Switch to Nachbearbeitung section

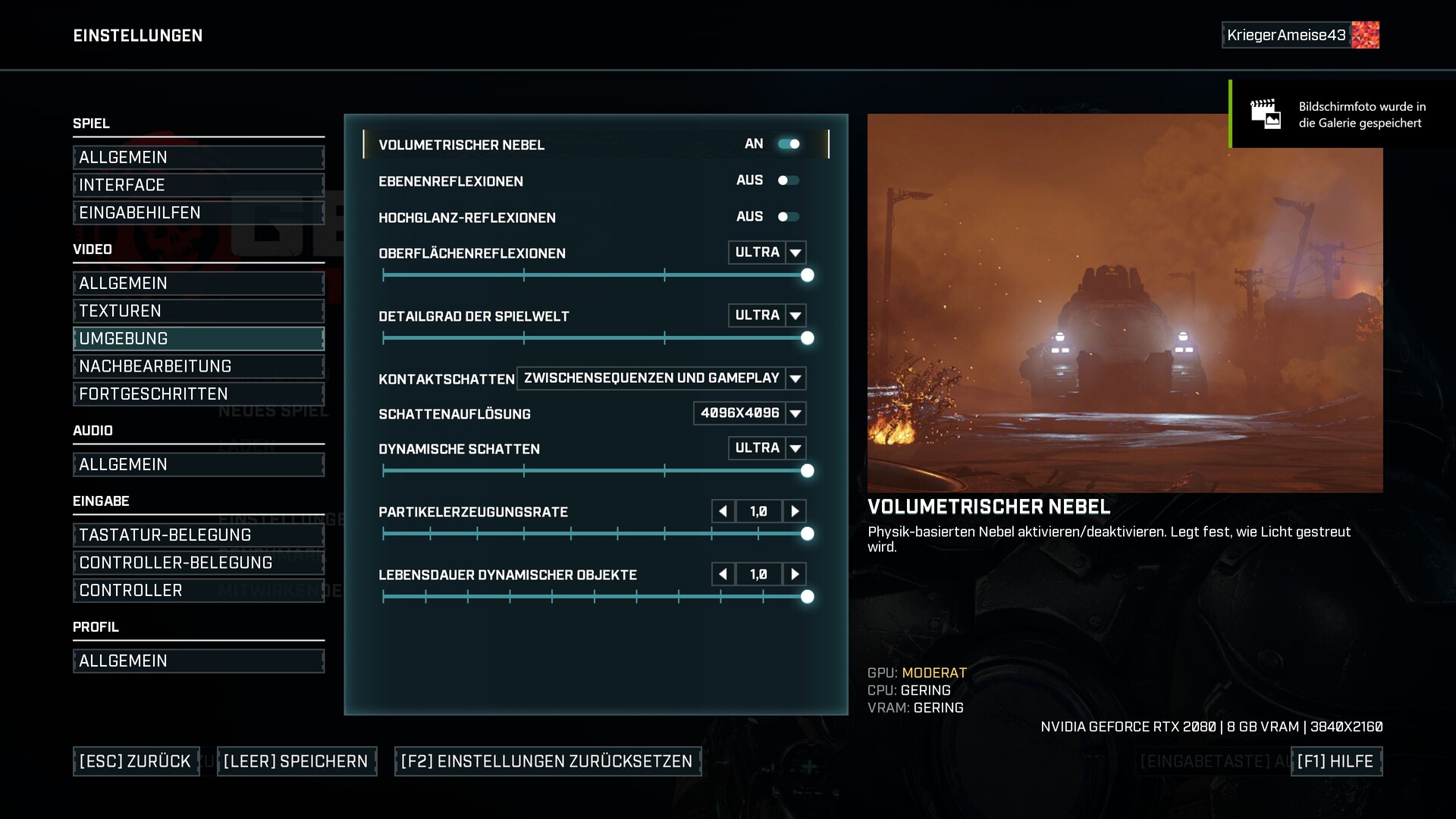(199, 366)
